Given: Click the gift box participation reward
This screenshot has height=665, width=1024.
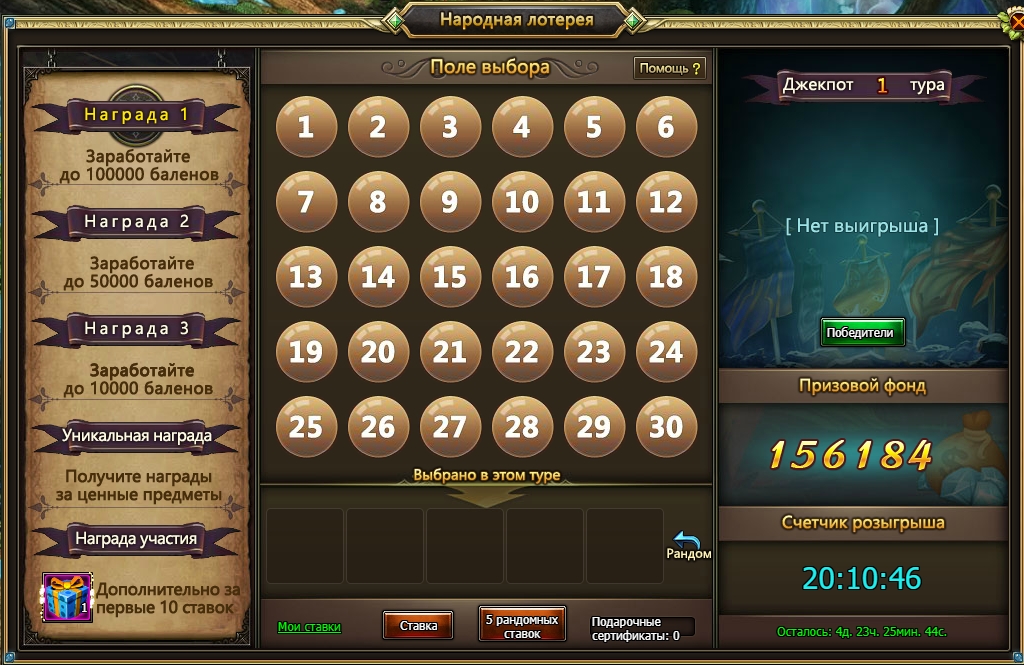Looking at the screenshot, I should click(x=68, y=598).
